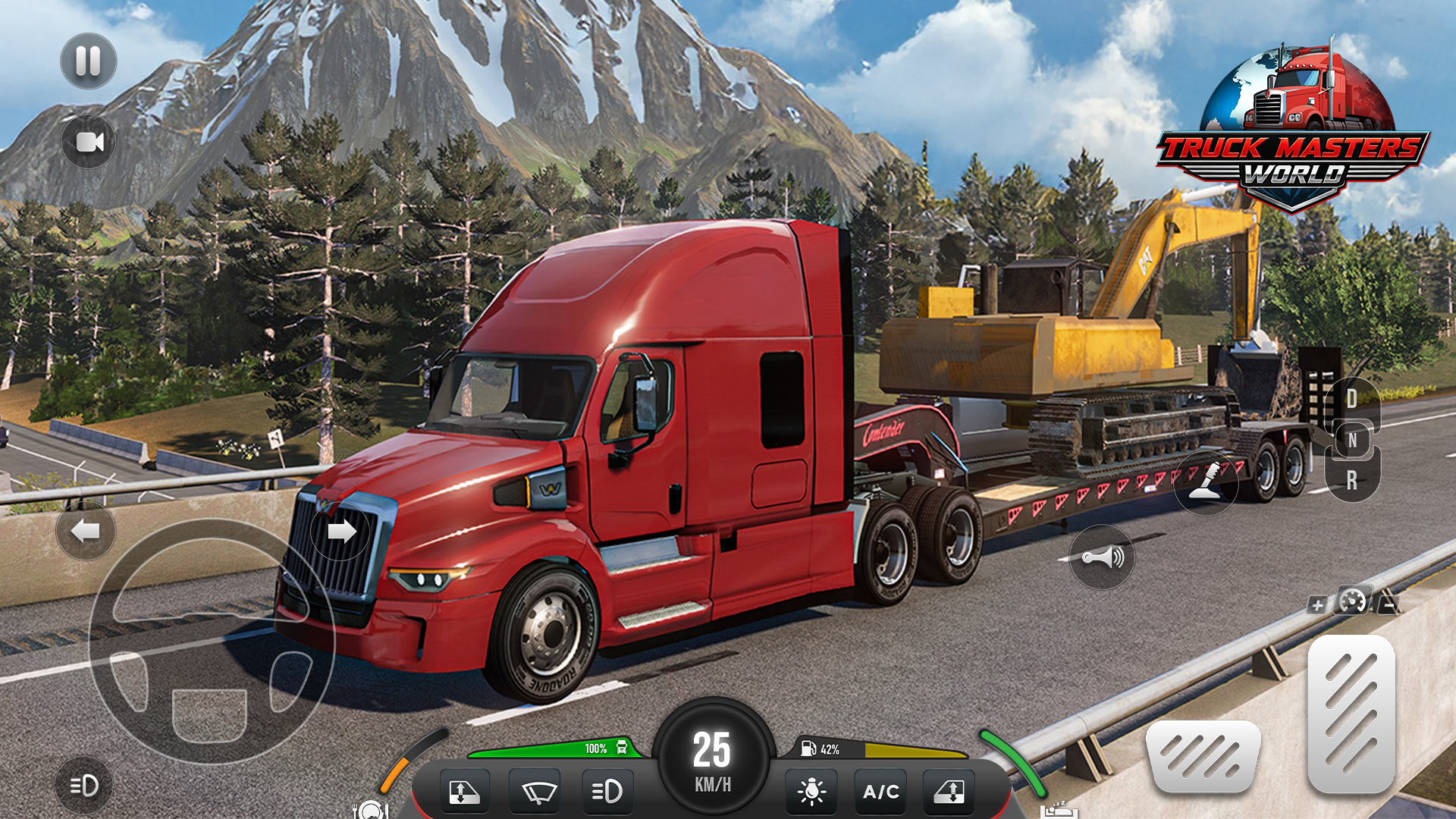The width and height of the screenshot is (1456, 819).
Task: Toggle the dashboard headlight button beside the speedometer
Action: coord(607,792)
